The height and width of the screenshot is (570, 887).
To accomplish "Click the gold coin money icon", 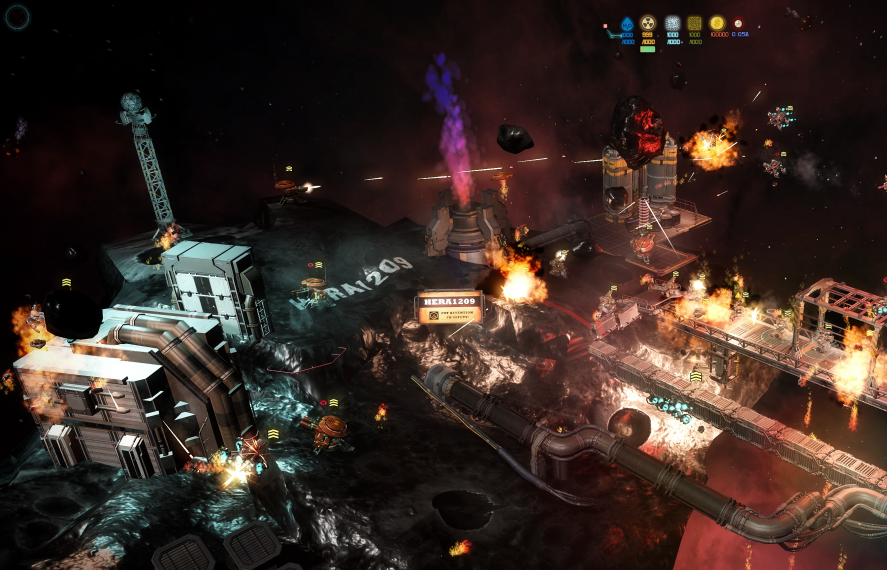I will 717,23.
